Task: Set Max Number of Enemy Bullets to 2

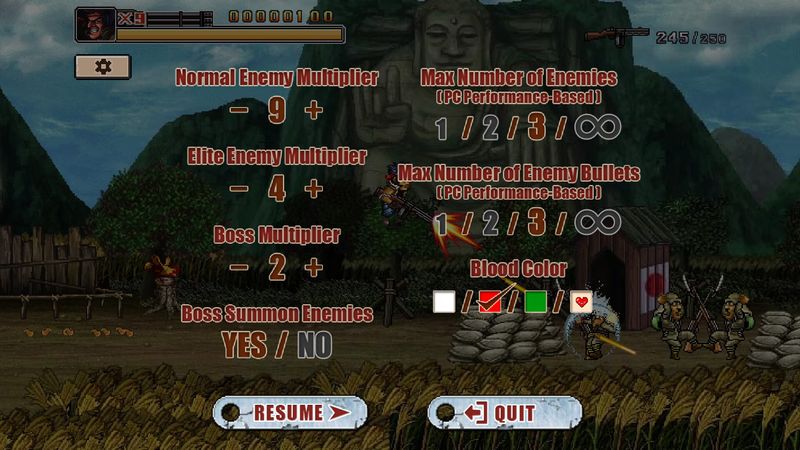Action: (490, 222)
